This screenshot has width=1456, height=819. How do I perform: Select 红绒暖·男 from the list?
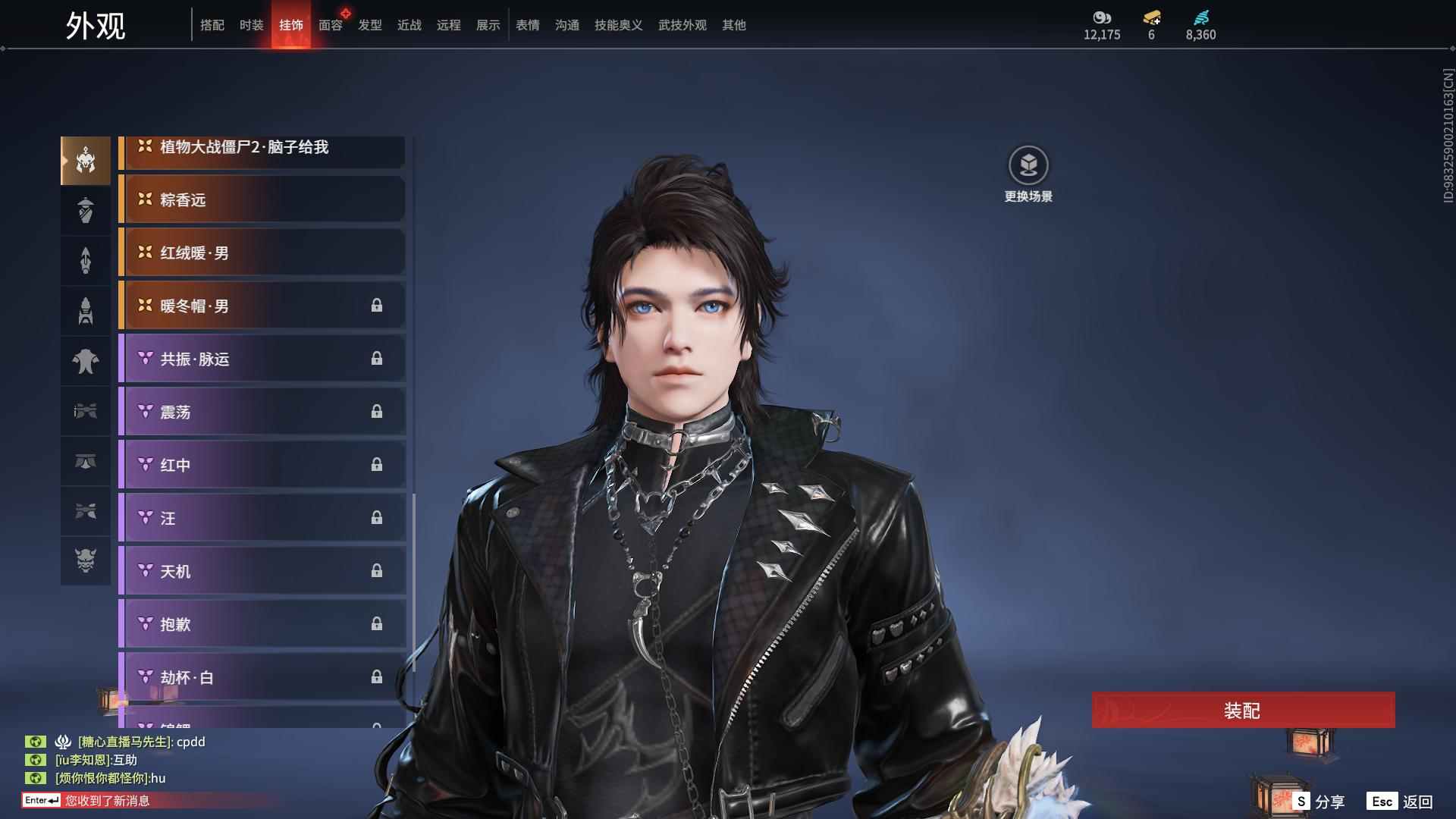(262, 253)
